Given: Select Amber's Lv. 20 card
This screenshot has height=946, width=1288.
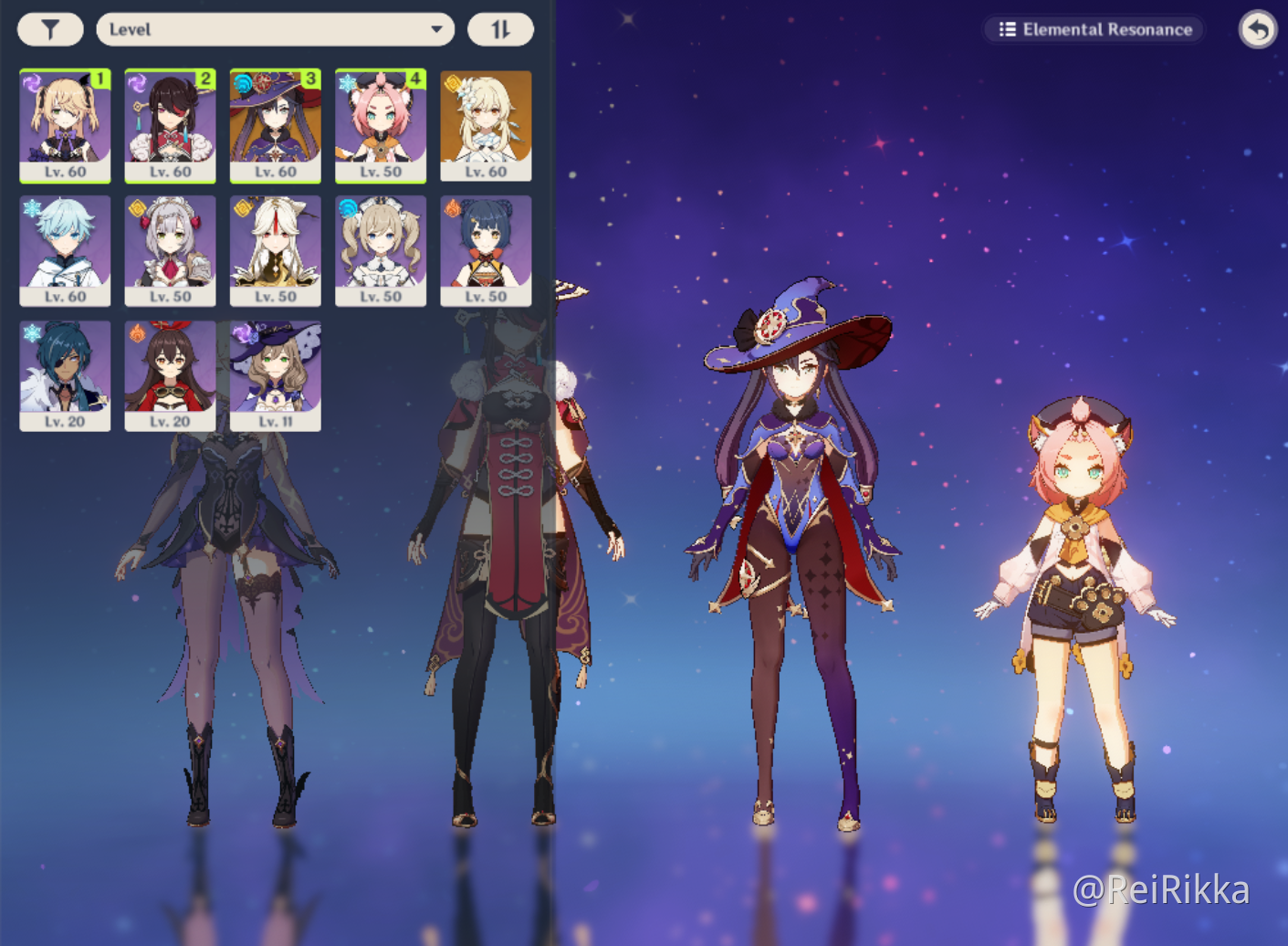Looking at the screenshot, I should tap(170, 374).
